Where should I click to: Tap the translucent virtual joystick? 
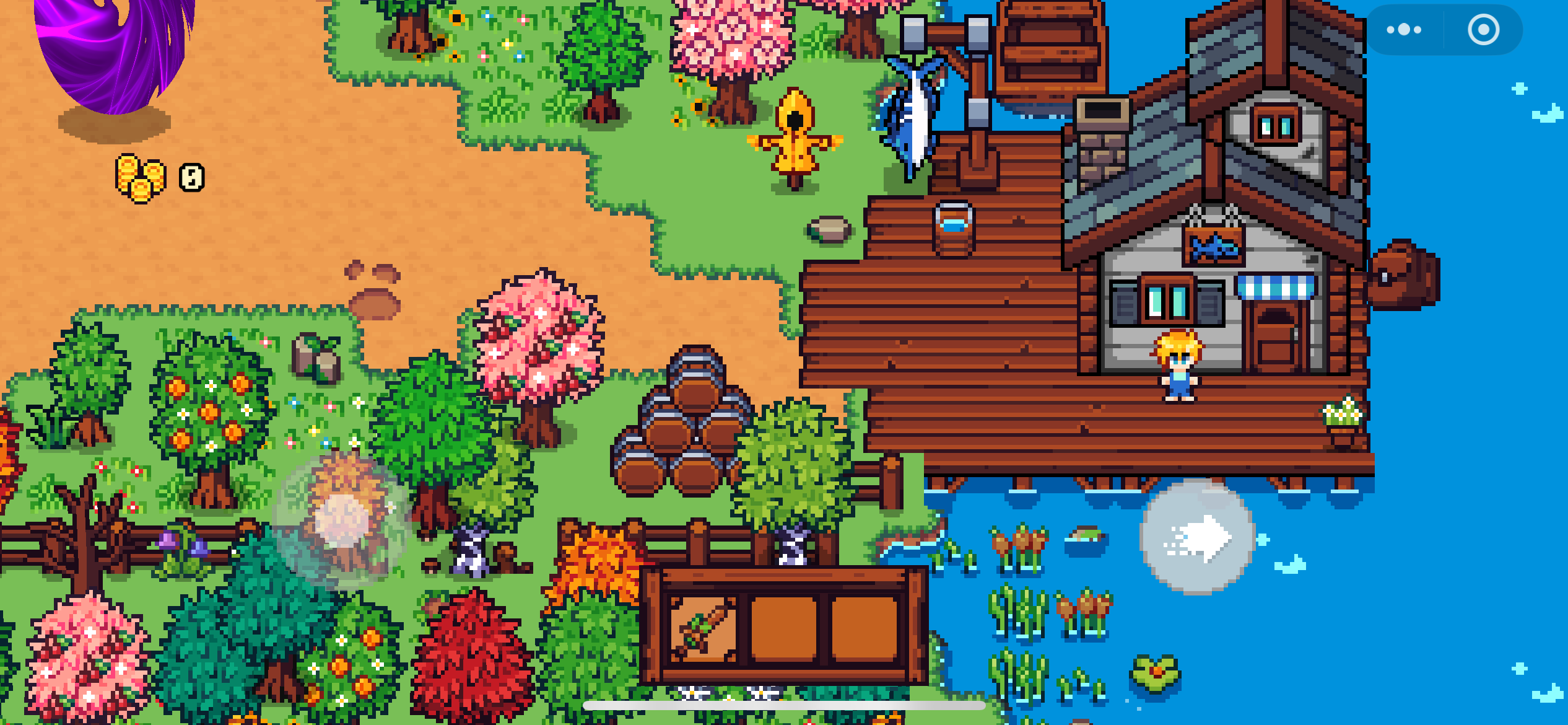pyautogui.click(x=342, y=519)
